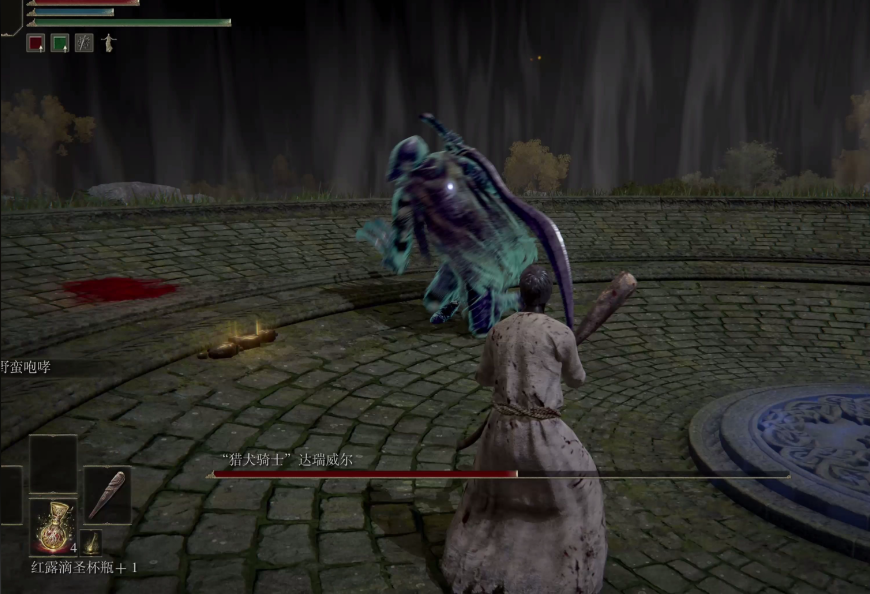Select the Flask of Crimson Tears slot
Screen dimensions: 870x594
tap(53, 526)
